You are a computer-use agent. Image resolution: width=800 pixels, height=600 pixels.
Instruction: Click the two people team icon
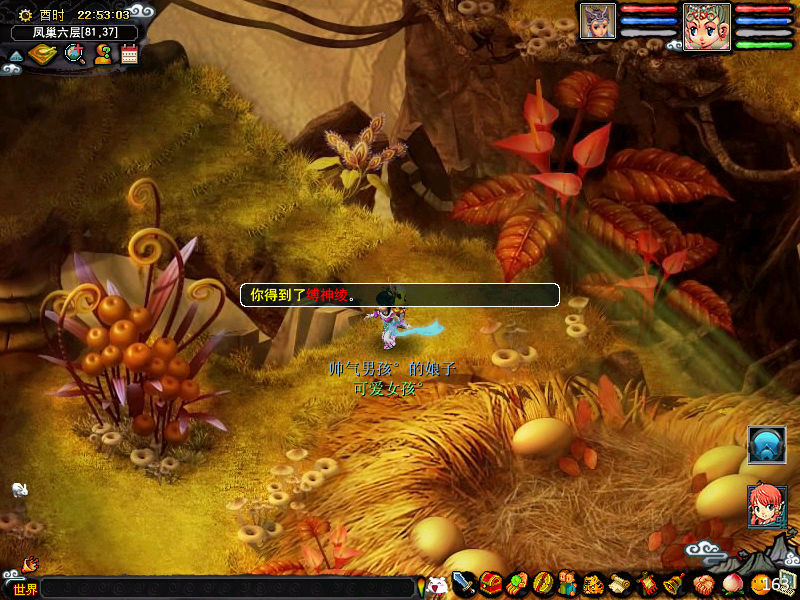(x=568, y=583)
